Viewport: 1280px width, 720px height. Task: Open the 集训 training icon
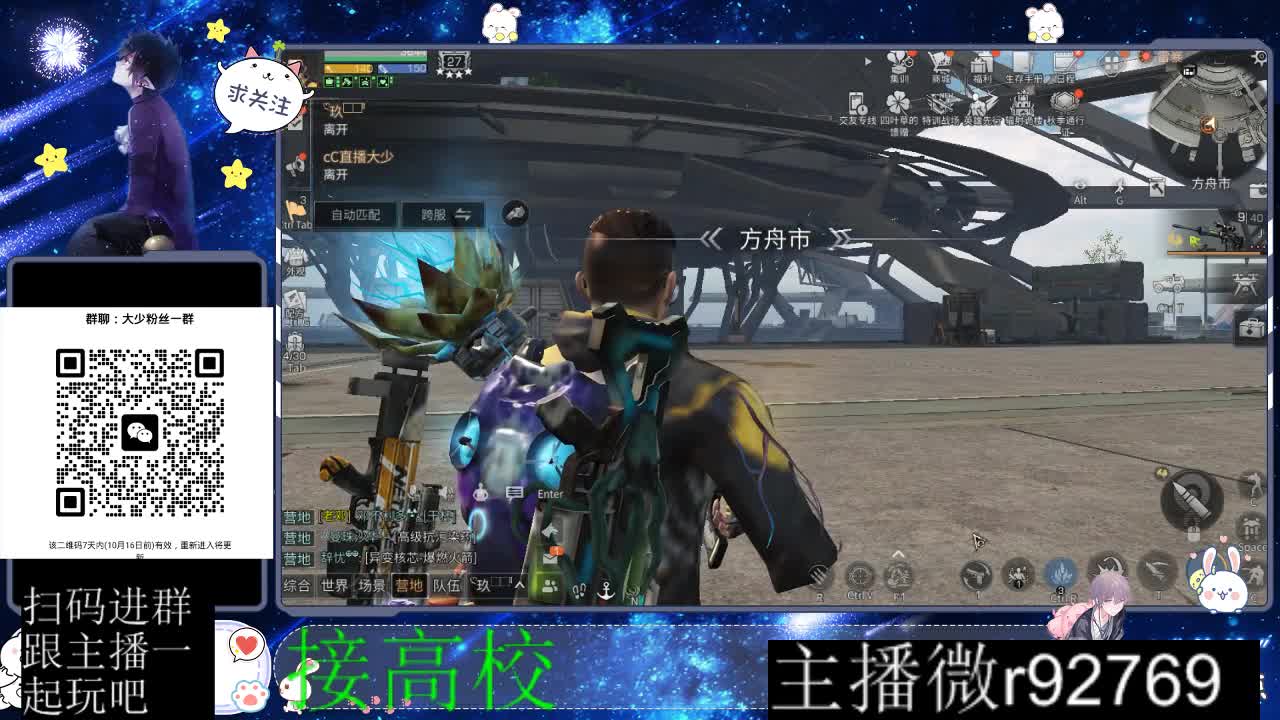pyautogui.click(x=897, y=64)
